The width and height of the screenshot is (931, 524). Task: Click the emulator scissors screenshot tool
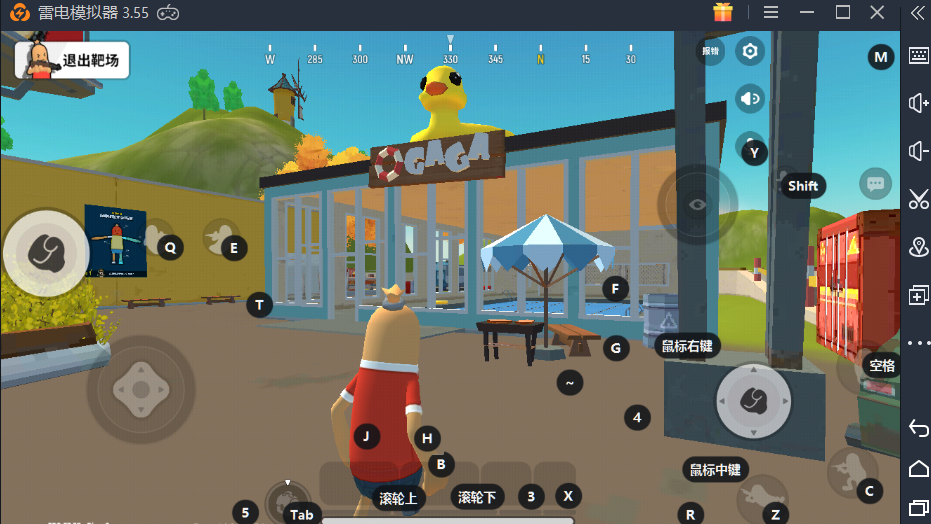coord(918,199)
